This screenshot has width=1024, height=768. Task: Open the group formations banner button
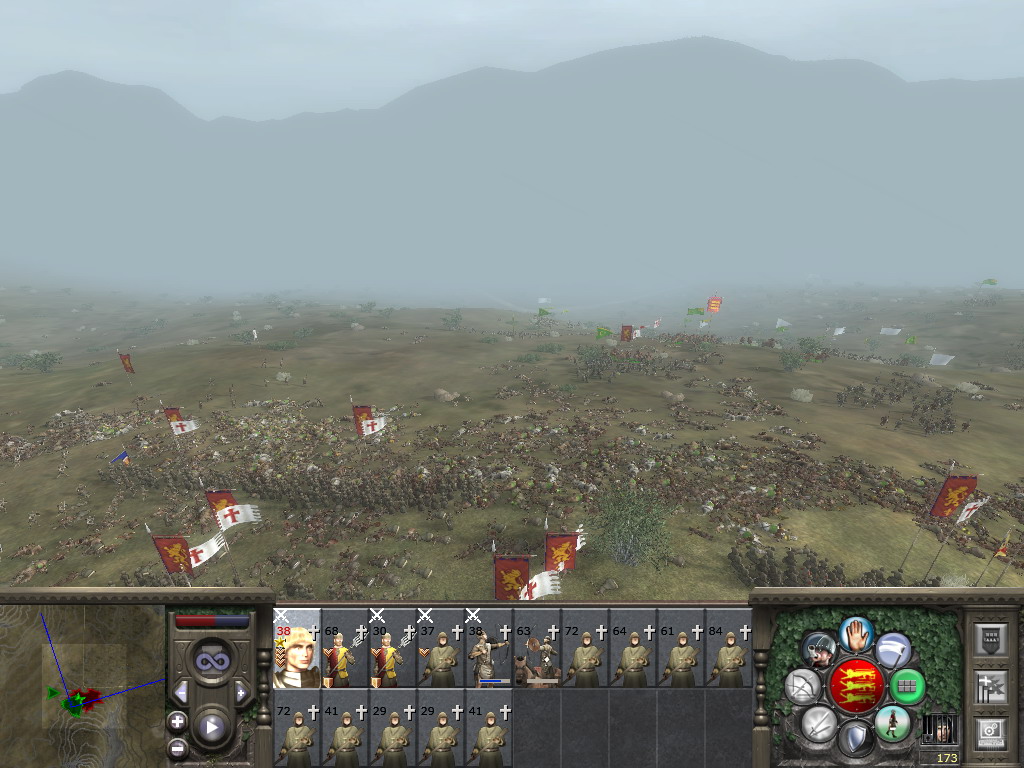point(990,687)
